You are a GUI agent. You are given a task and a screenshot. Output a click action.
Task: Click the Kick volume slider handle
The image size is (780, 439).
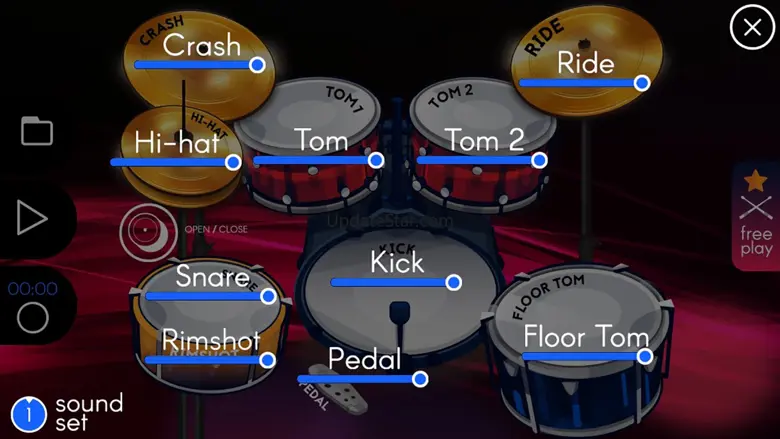(x=453, y=283)
